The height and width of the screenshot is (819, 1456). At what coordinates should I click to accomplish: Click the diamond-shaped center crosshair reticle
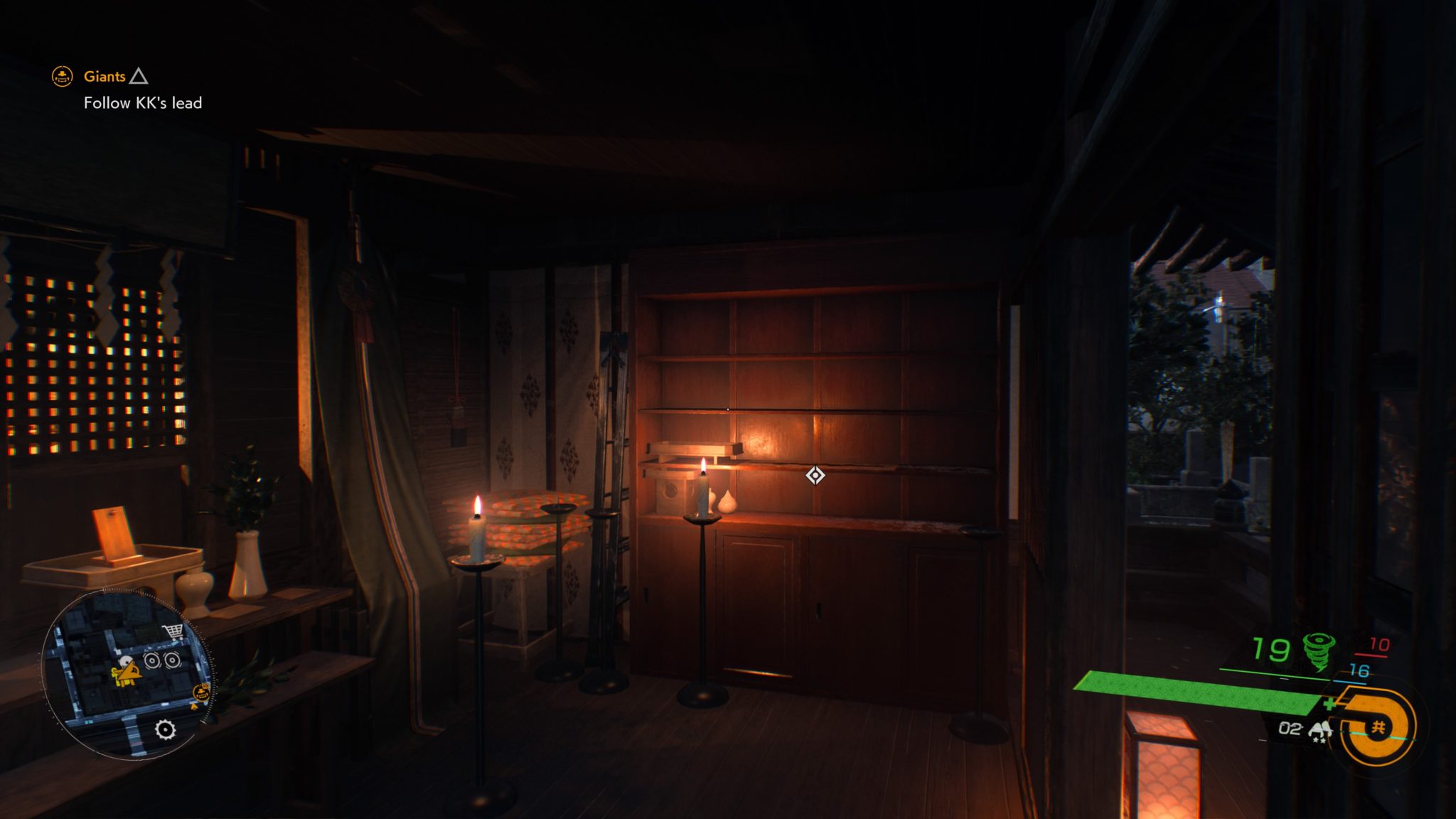tap(814, 474)
